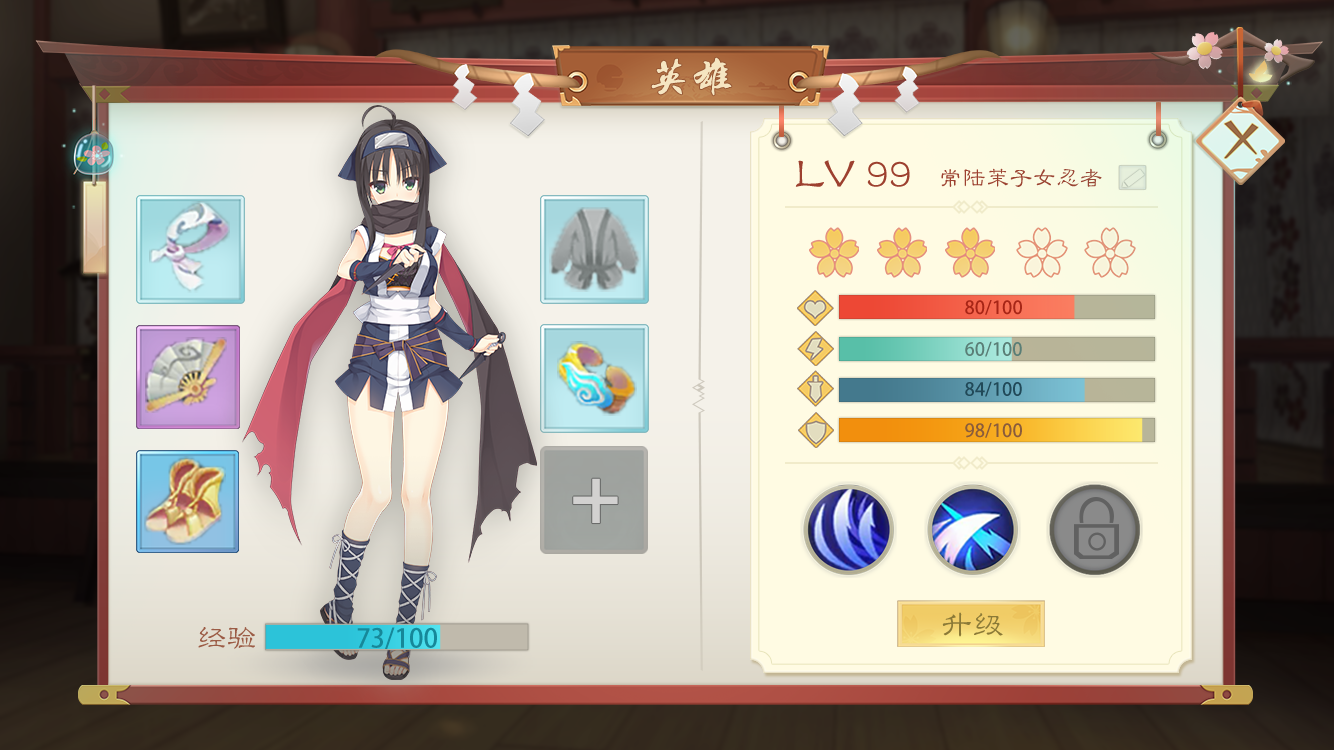Select the second slash skill

coord(970,530)
